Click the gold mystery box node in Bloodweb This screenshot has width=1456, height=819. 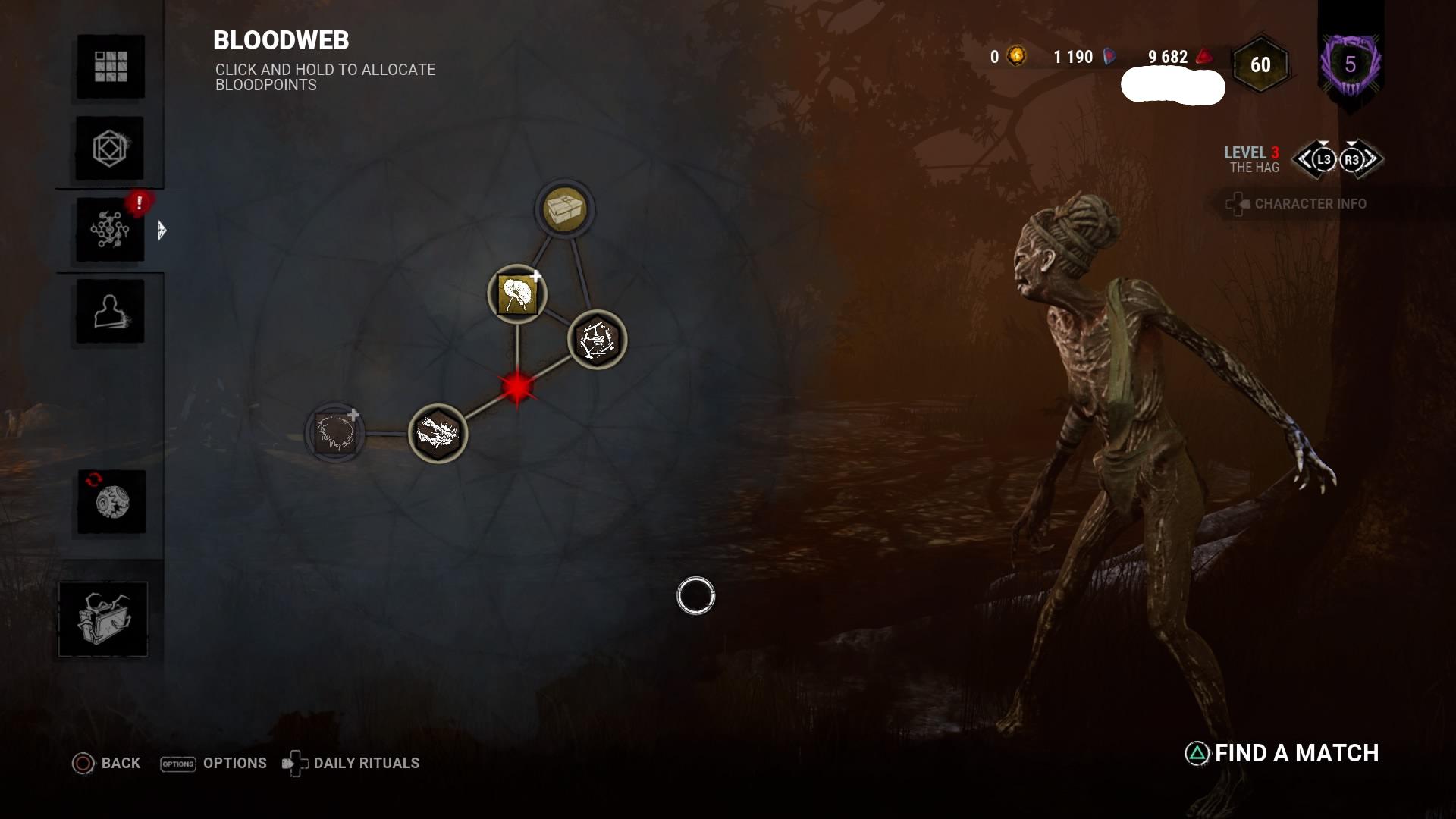(565, 210)
